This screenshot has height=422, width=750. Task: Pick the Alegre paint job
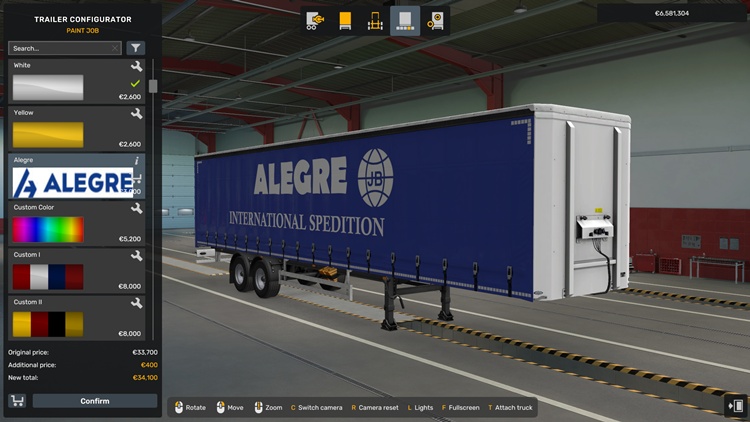(x=72, y=182)
